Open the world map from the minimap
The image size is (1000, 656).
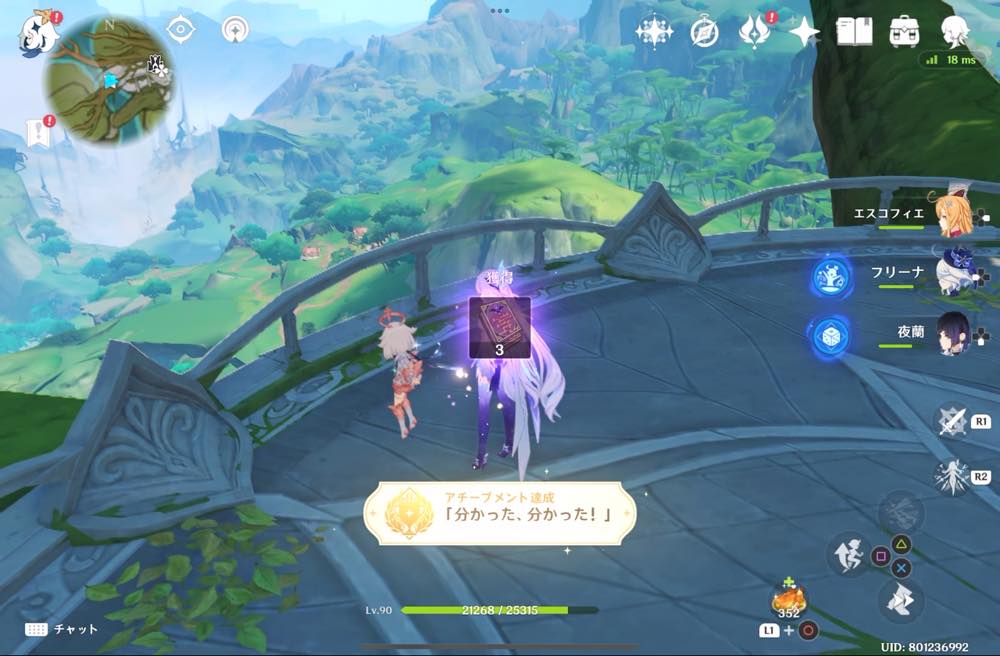(x=98, y=80)
